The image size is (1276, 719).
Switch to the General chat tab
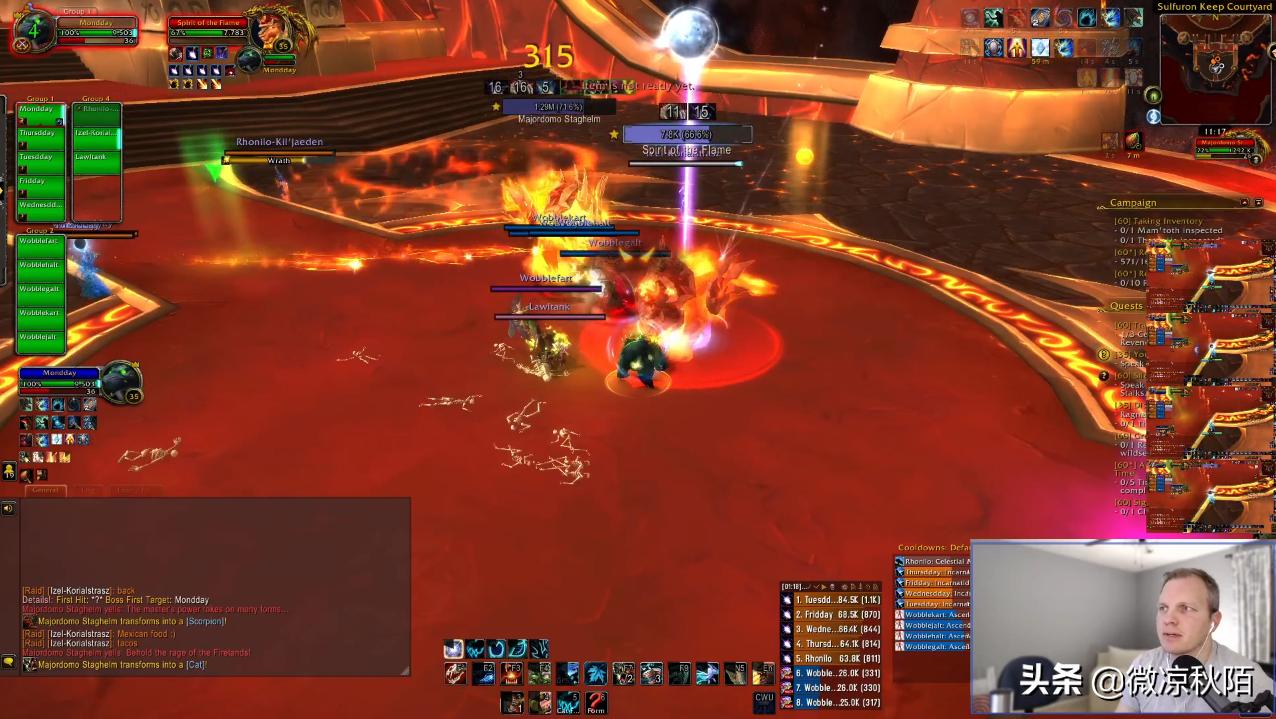coord(45,491)
